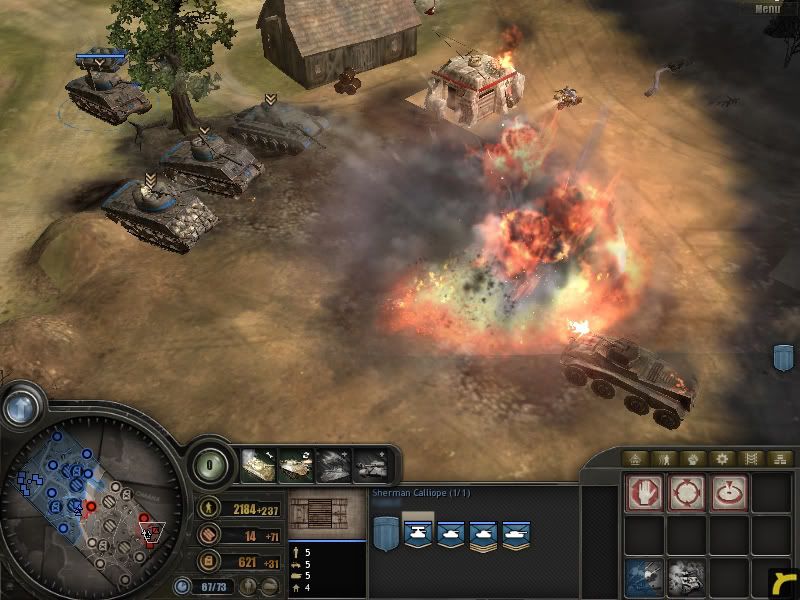
Task: Select the second tank commander ability icon
Action: 296,465
